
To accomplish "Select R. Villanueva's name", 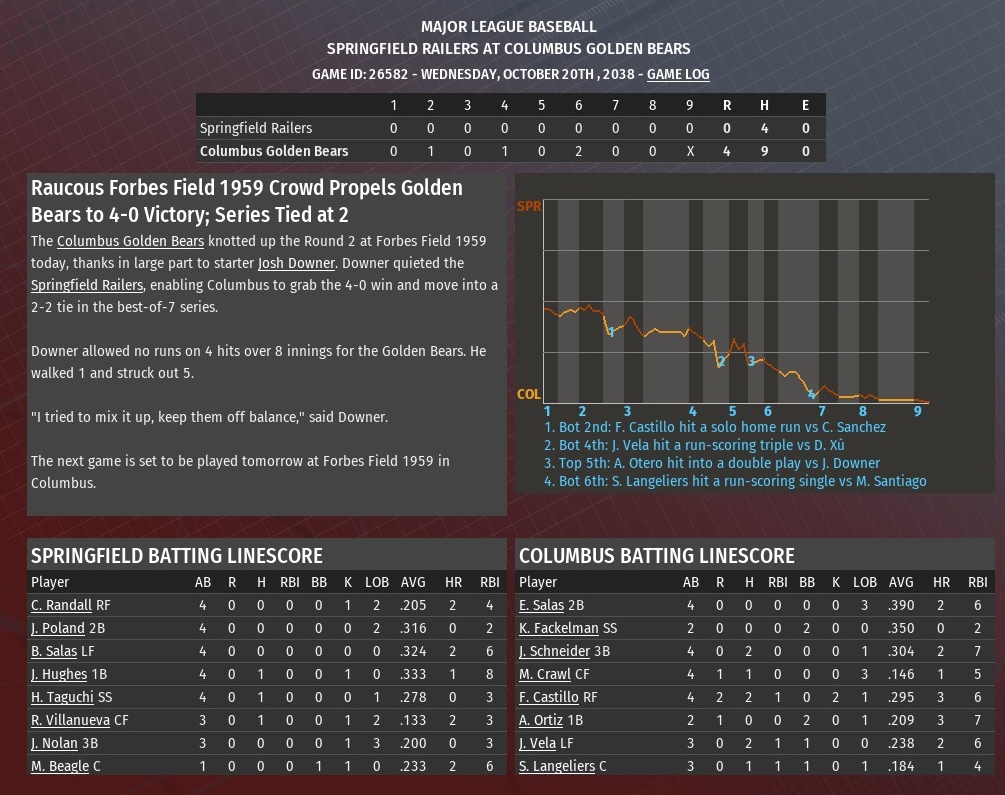I will click(67, 720).
